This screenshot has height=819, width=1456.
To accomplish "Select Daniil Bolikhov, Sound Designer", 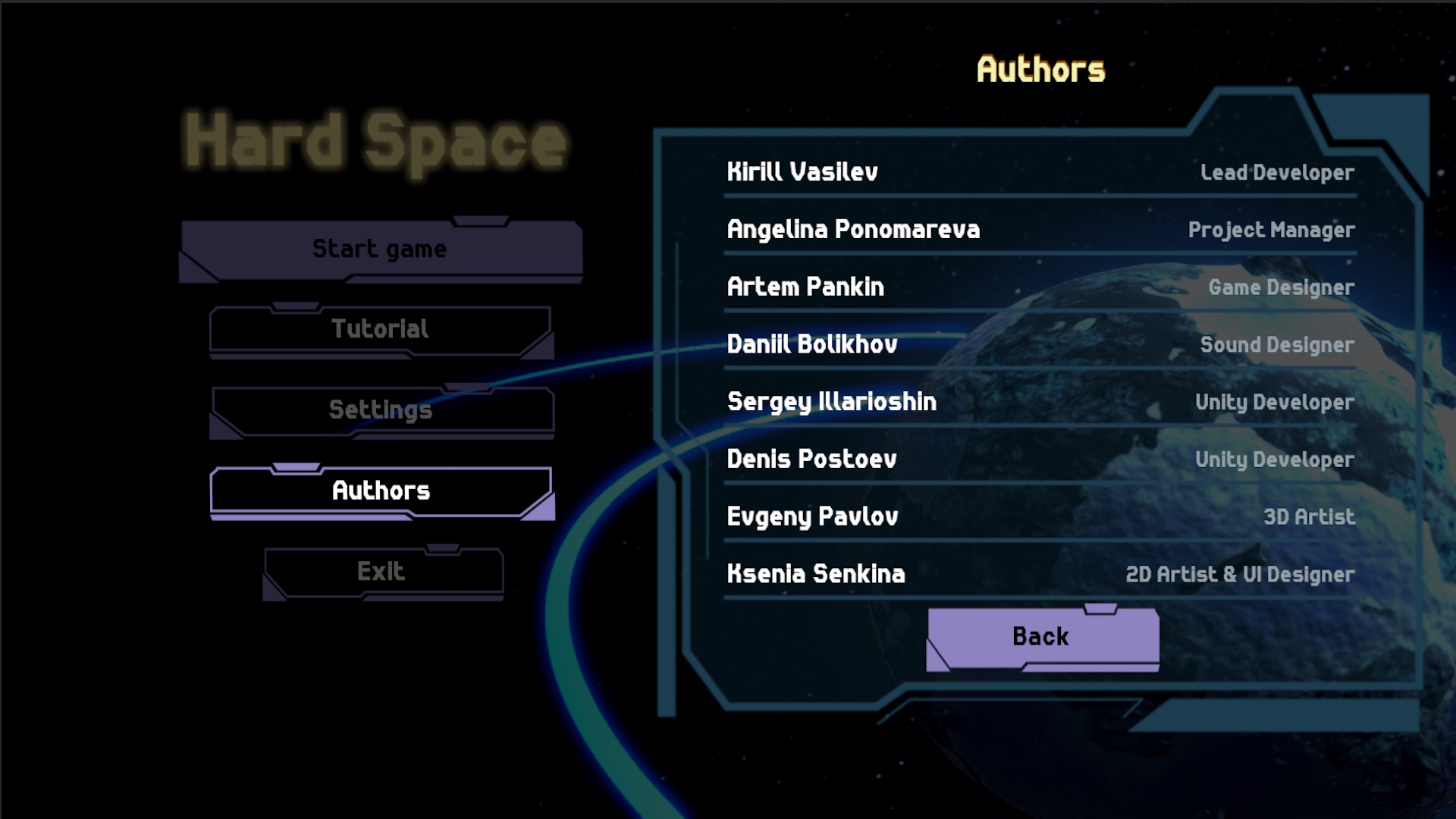I will pos(810,344).
